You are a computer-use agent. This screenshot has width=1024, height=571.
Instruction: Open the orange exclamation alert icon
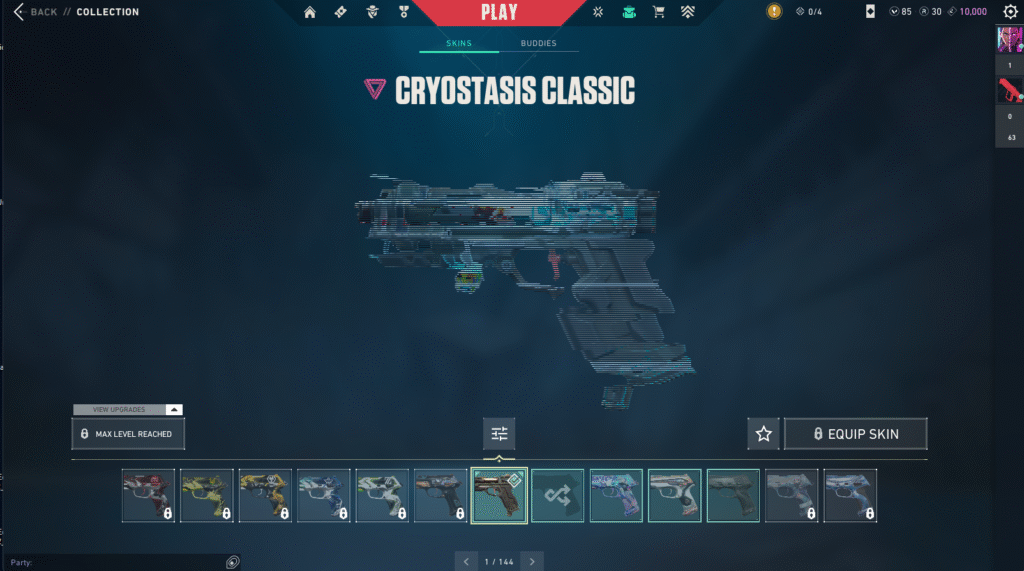coord(774,12)
